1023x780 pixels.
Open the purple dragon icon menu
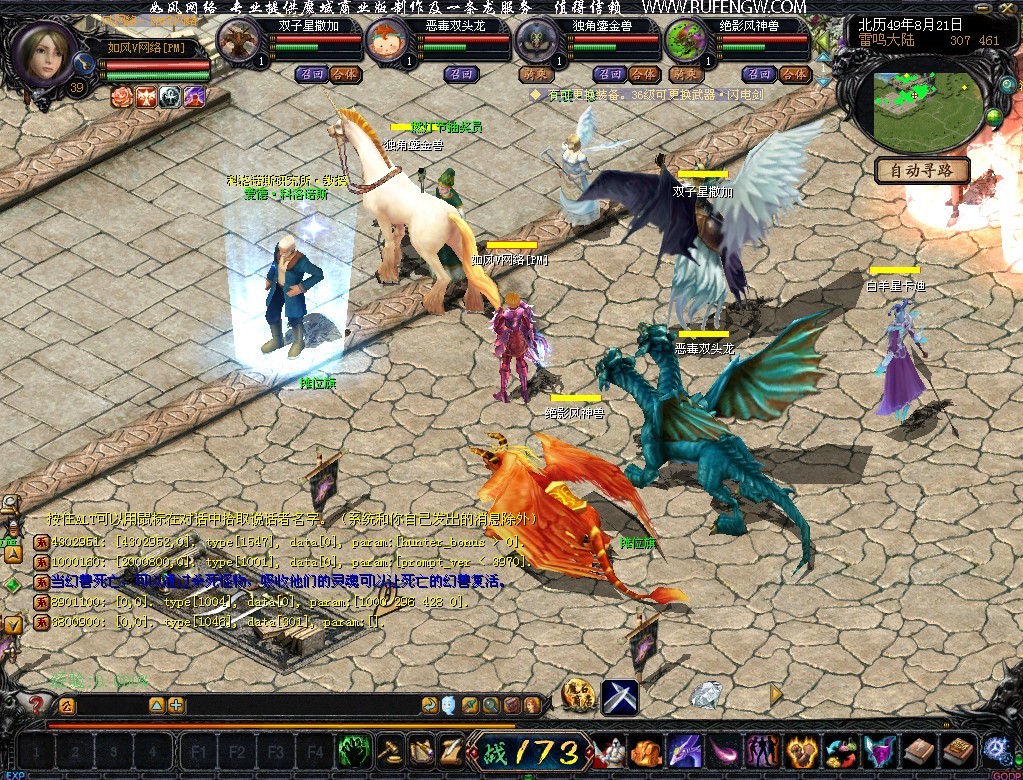tap(685, 750)
